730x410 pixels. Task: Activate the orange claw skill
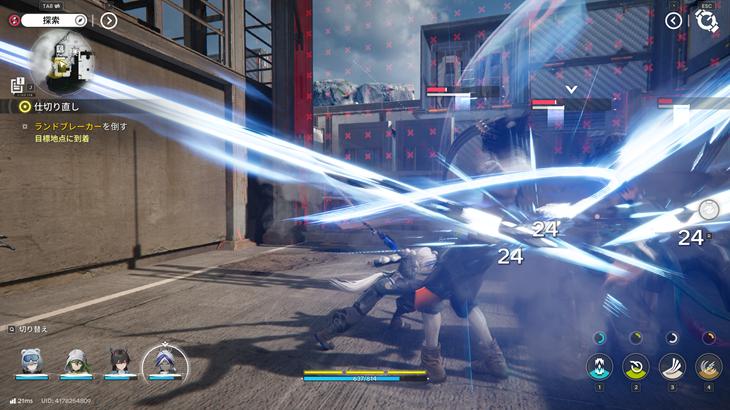[708, 367]
